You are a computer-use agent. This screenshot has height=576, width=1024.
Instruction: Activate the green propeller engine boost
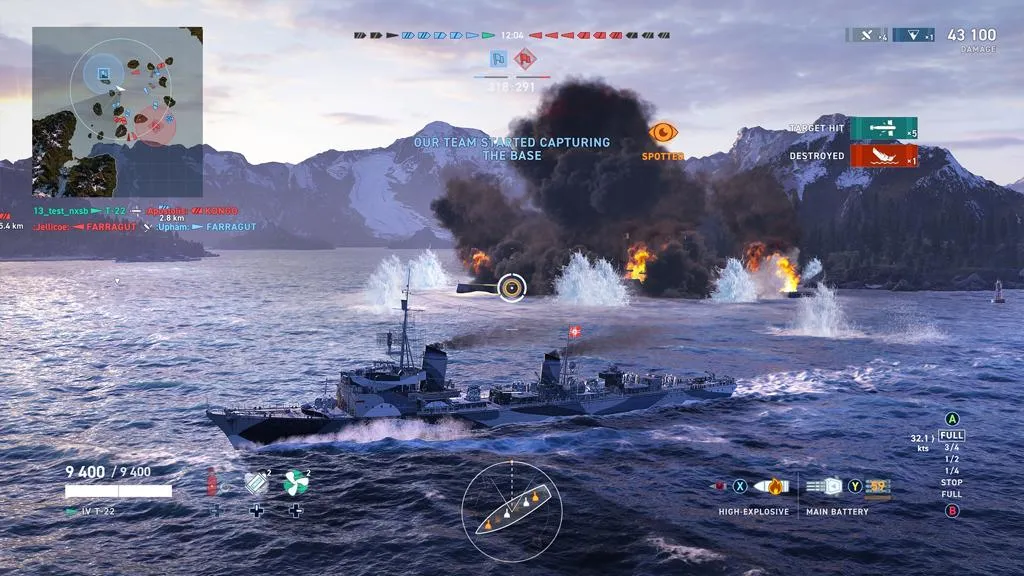(296, 483)
